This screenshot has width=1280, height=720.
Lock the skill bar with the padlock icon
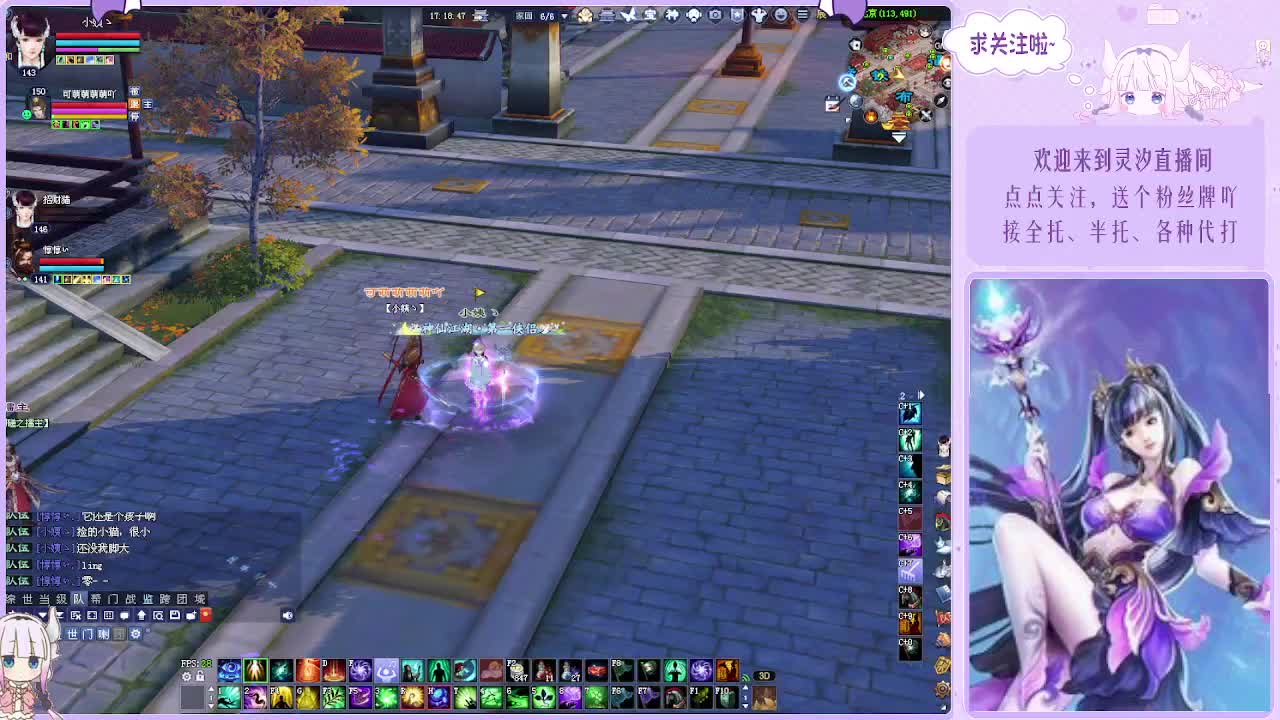[200, 676]
